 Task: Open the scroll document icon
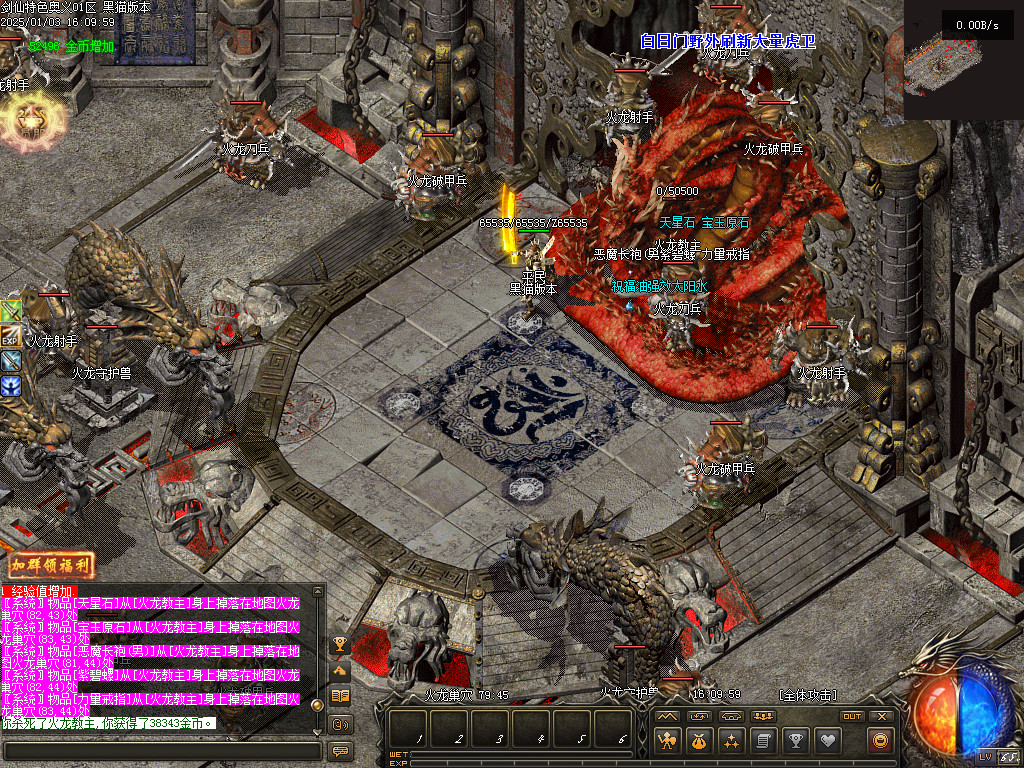pos(763,741)
